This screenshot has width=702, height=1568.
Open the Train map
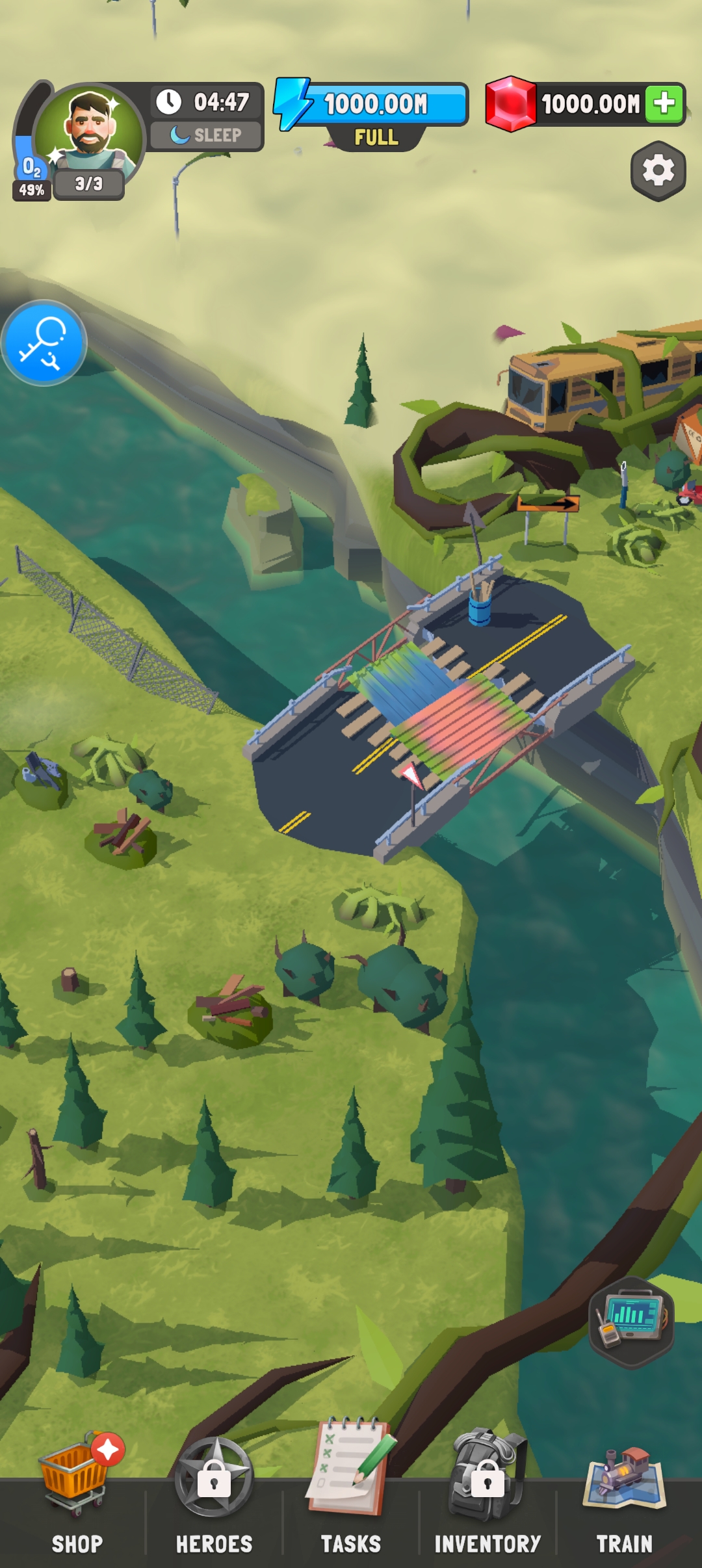624,1495
